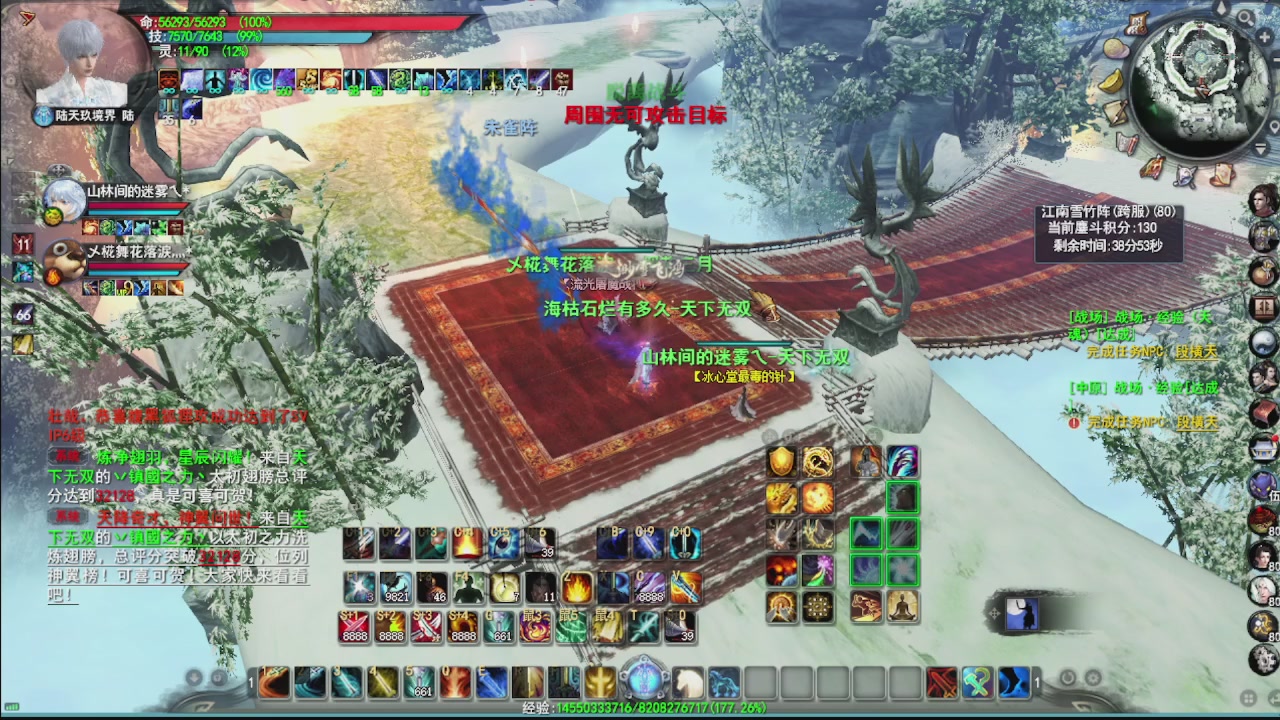Image resolution: width=1280 pixels, height=720 pixels.
Task: Click the white horse mount icon
Action: pyautogui.click(x=687, y=683)
